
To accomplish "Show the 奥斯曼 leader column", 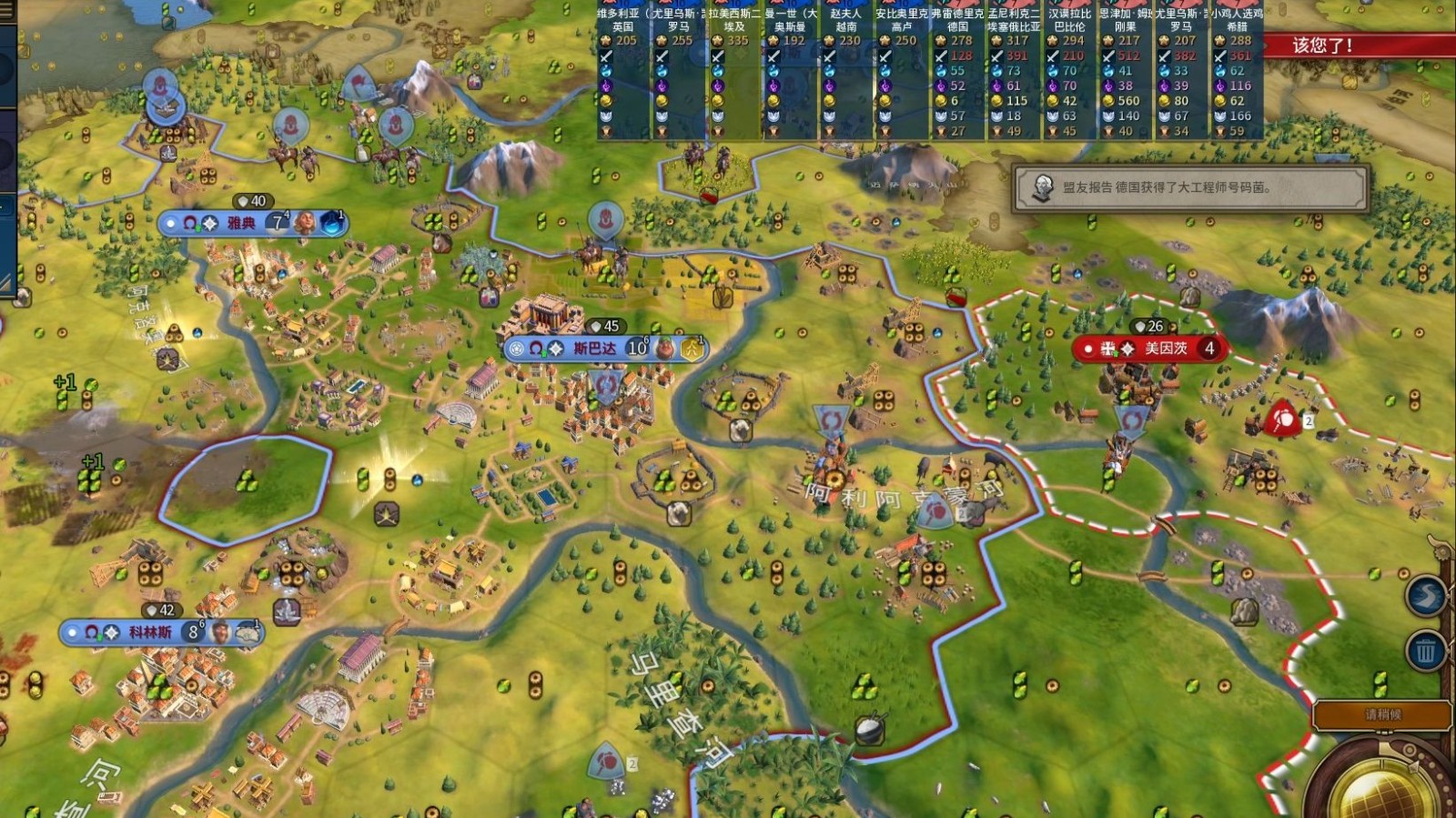I will [790, 73].
